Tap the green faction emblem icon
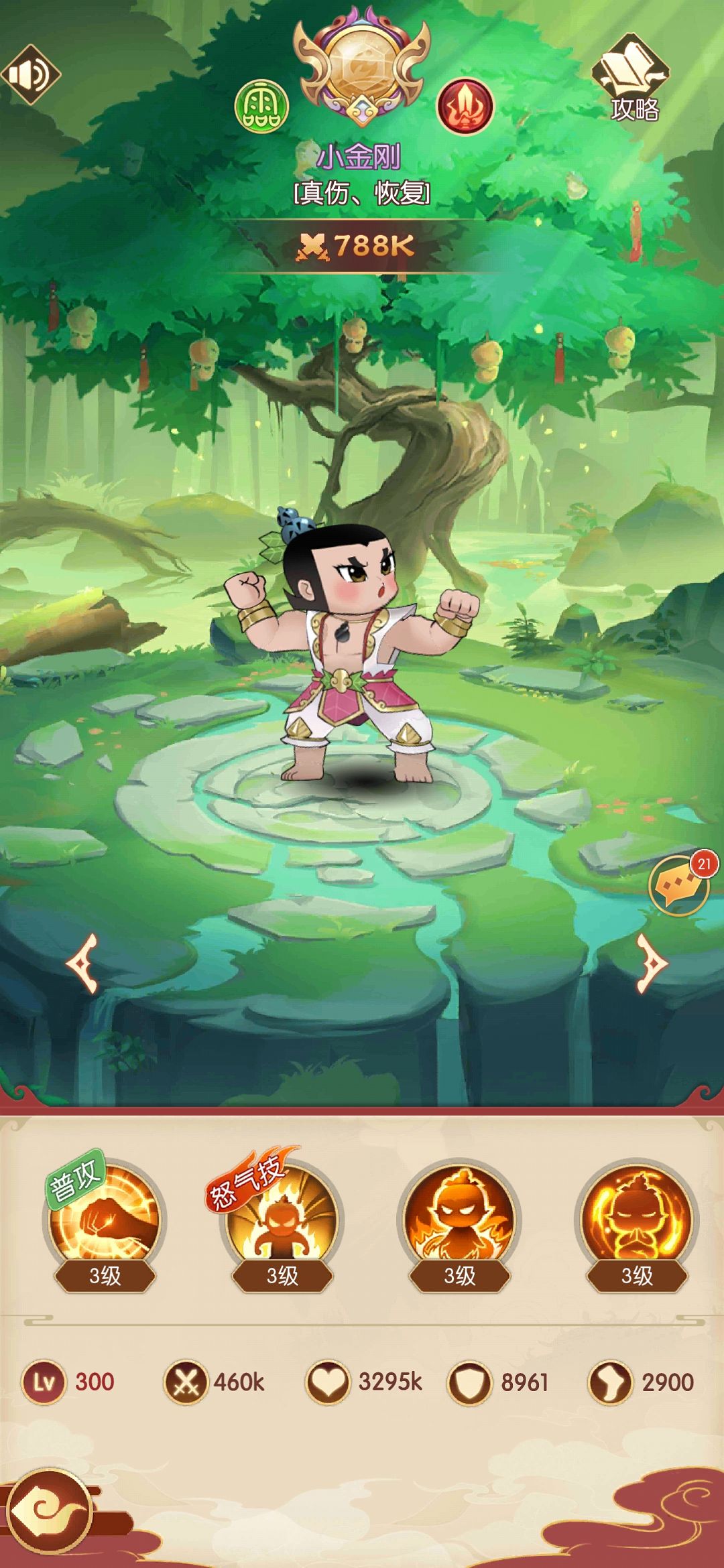Image resolution: width=724 pixels, height=1568 pixels. [261, 106]
